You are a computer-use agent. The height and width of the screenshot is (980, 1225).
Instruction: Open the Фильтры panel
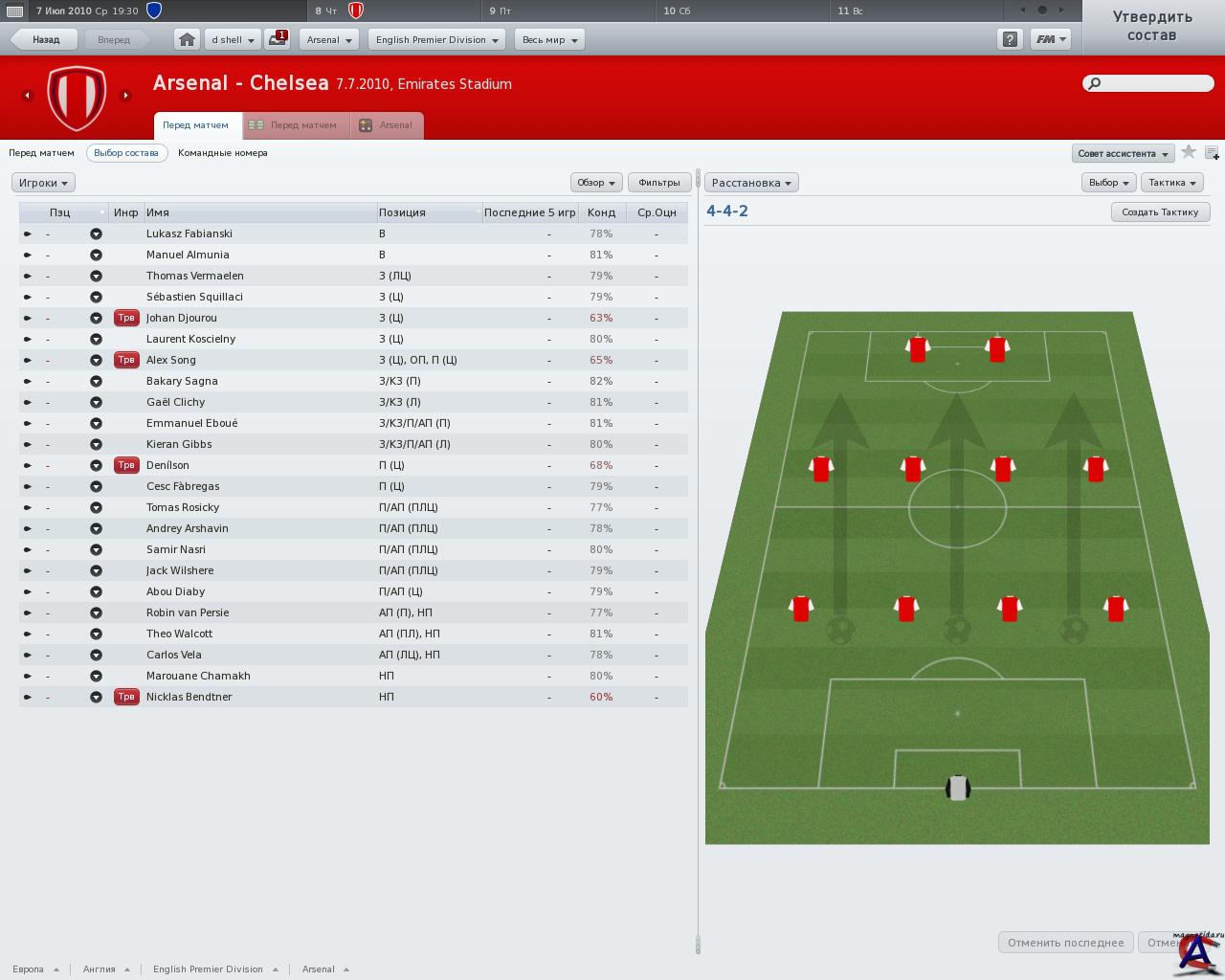pyautogui.click(x=658, y=183)
